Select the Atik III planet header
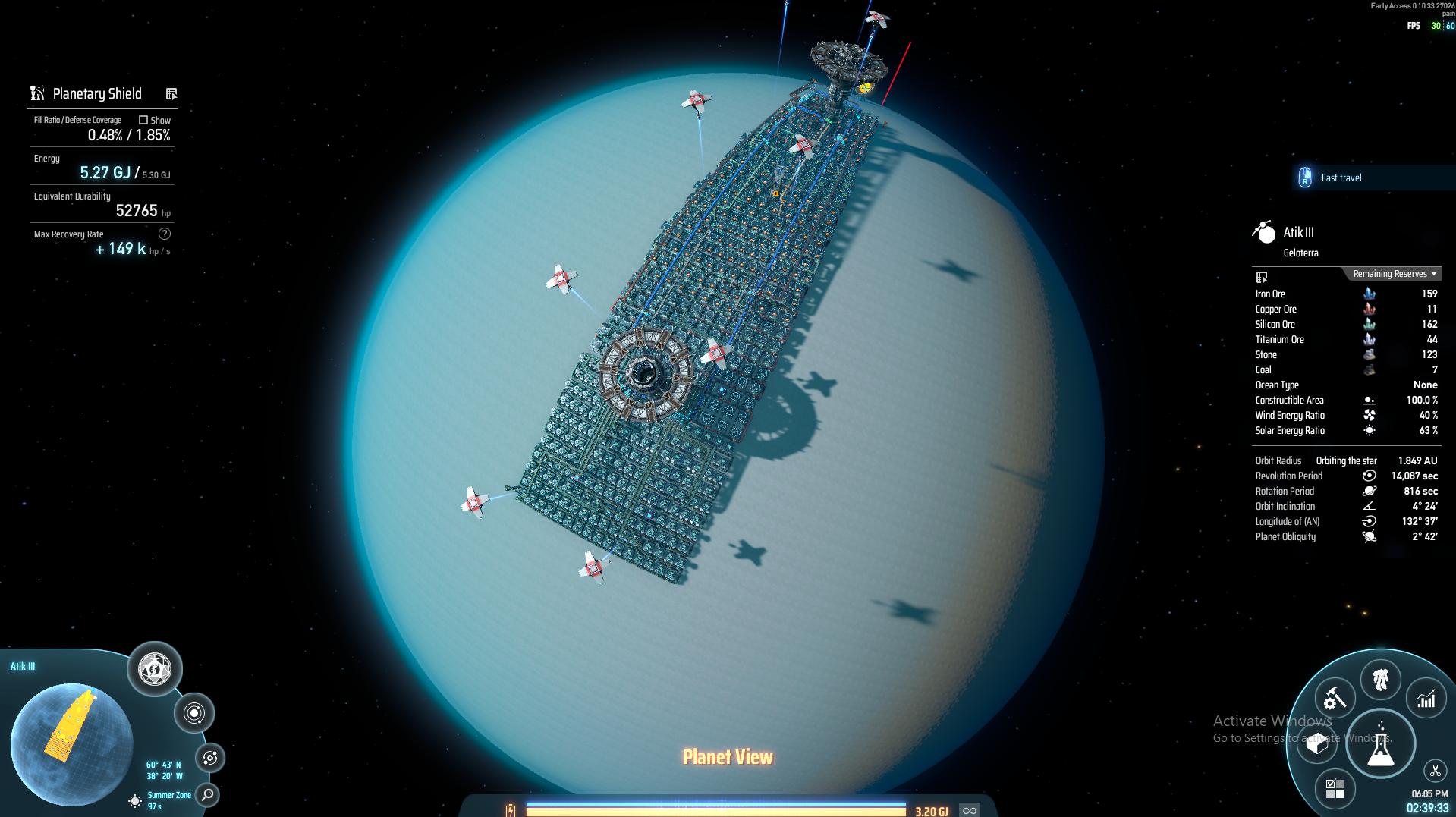This screenshot has width=1456, height=817. [x=1299, y=232]
